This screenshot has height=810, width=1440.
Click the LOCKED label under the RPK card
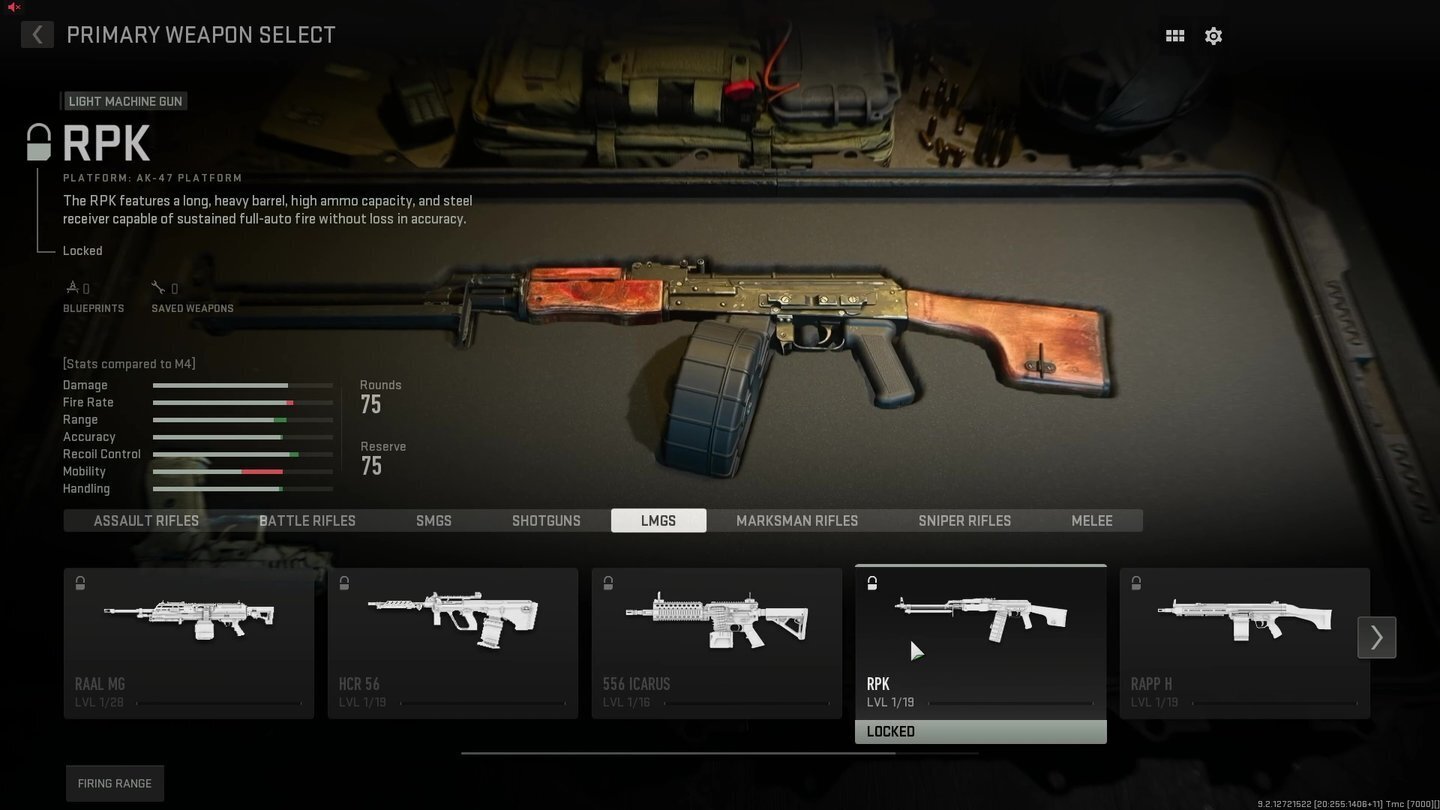(980, 731)
